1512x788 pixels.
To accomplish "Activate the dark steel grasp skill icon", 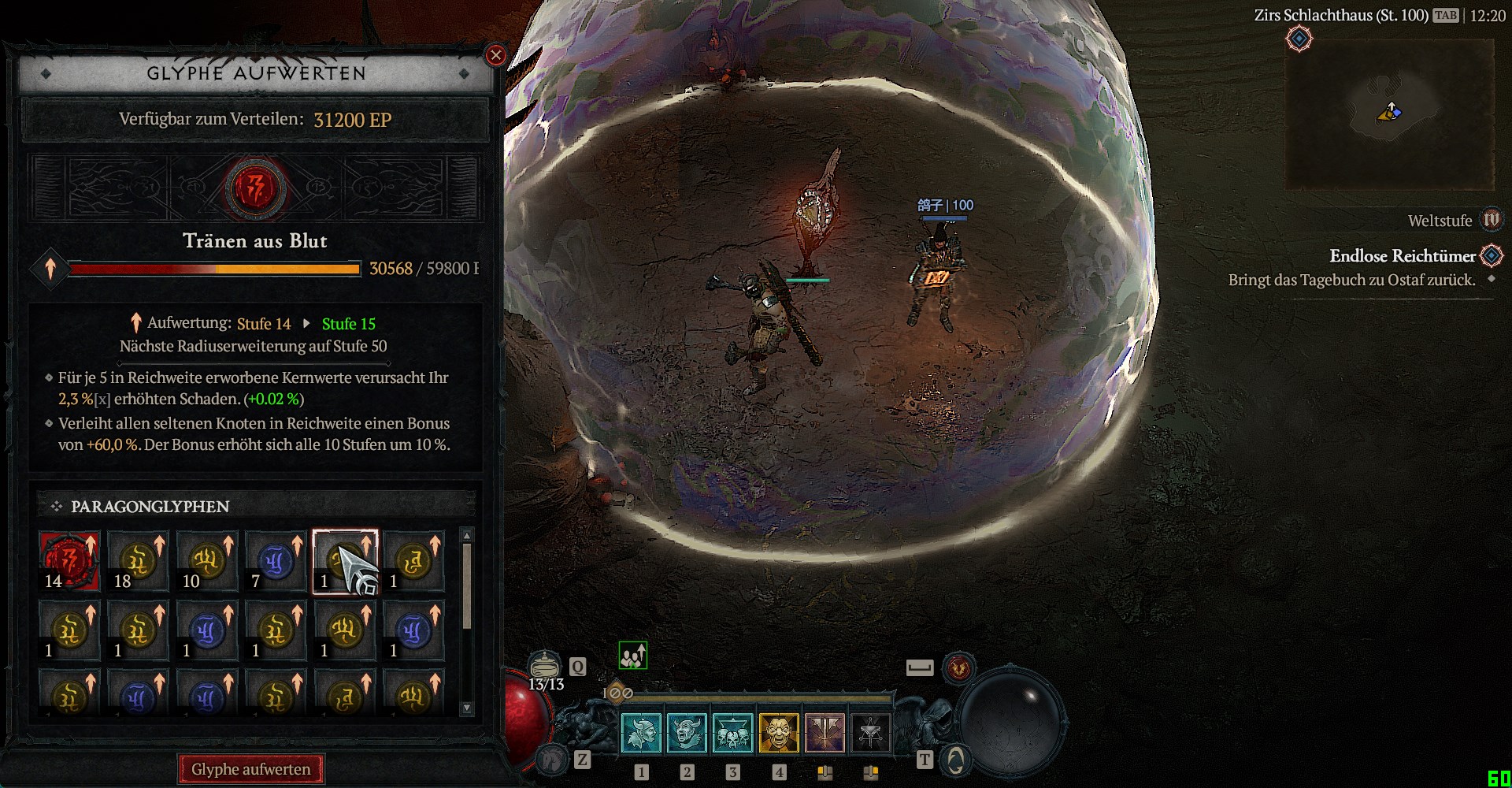I will 870,733.
